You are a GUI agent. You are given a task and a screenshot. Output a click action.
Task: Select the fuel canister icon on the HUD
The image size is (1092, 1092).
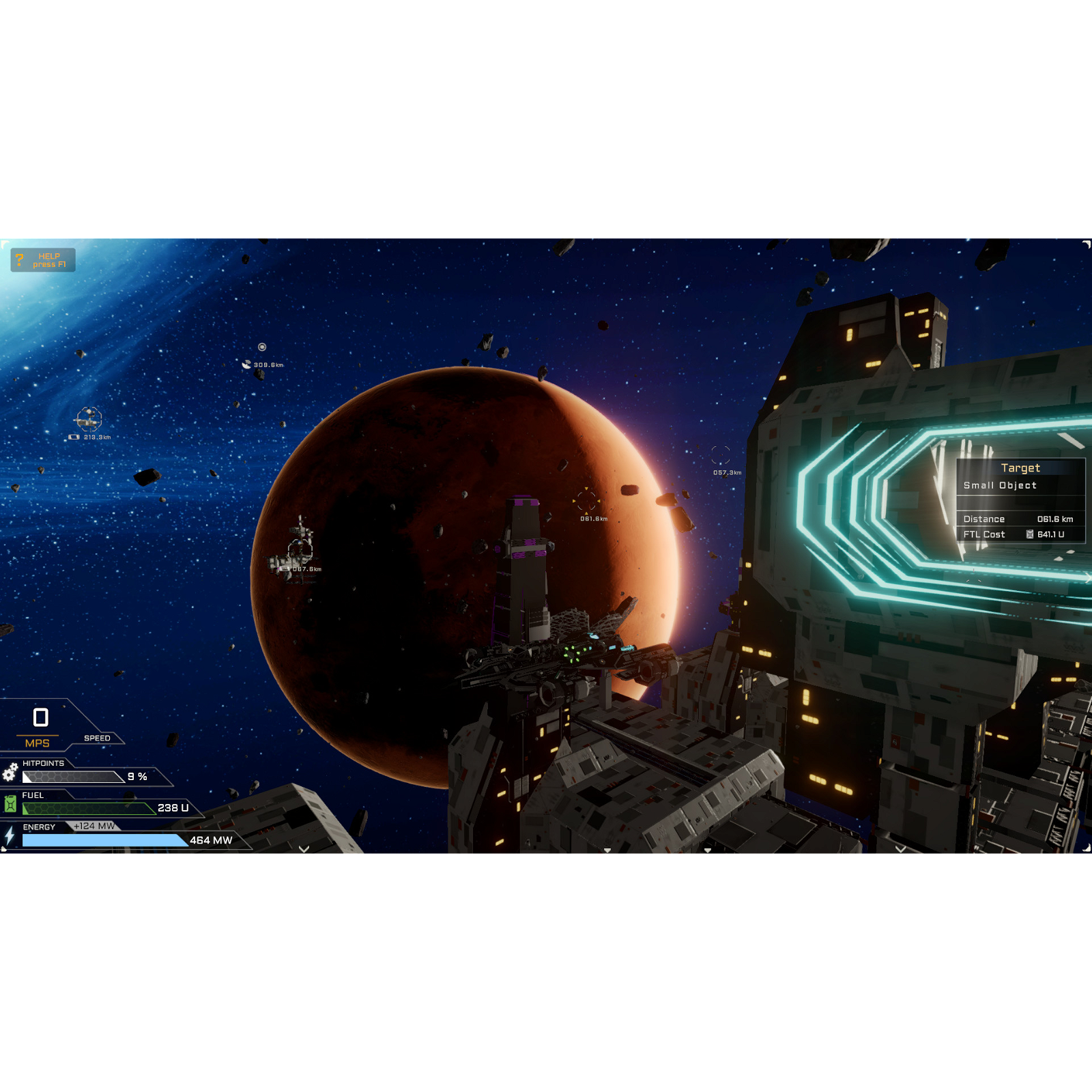click(11, 805)
